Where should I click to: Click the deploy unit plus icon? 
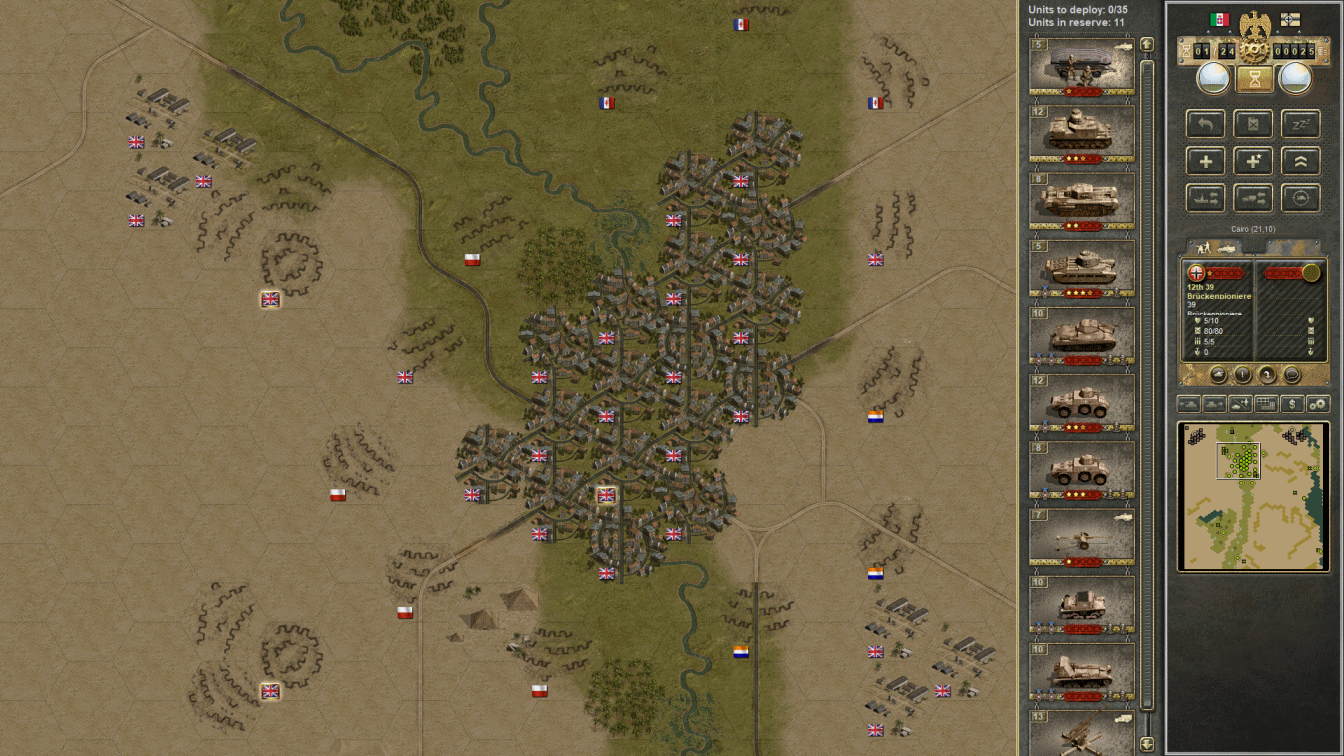(x=1205, y=160)
